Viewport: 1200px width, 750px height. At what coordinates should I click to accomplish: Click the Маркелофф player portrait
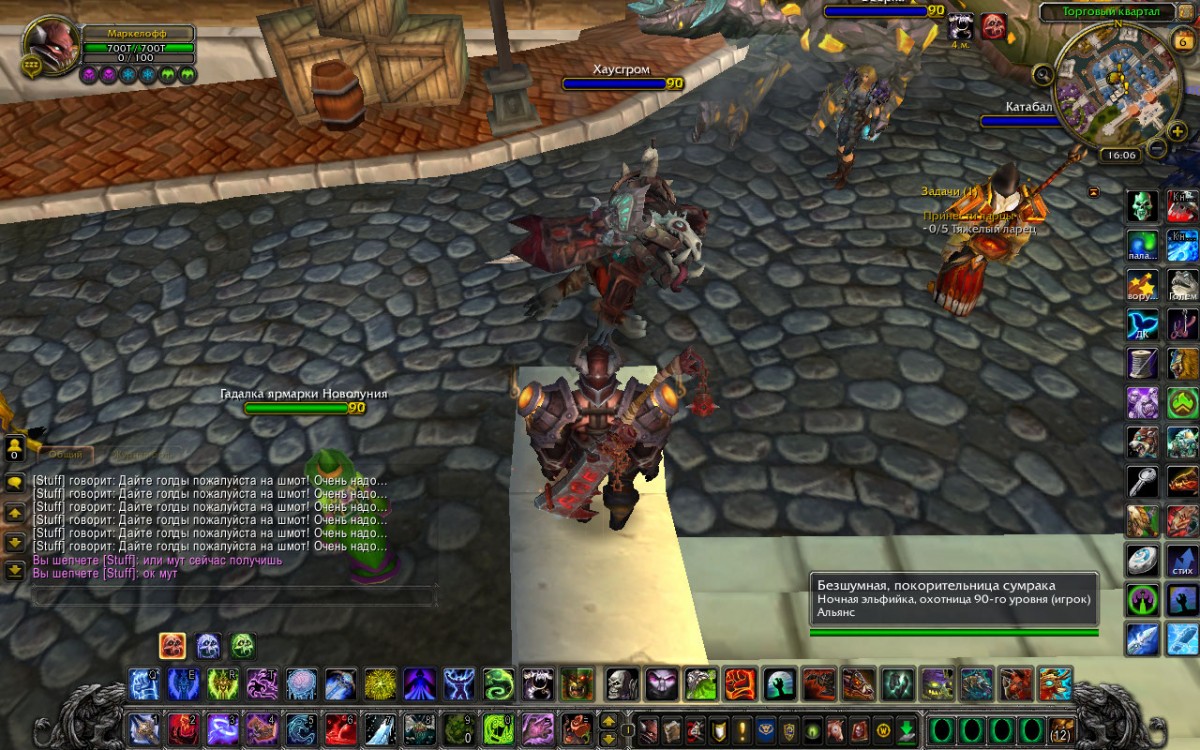(x=48, y=45)
